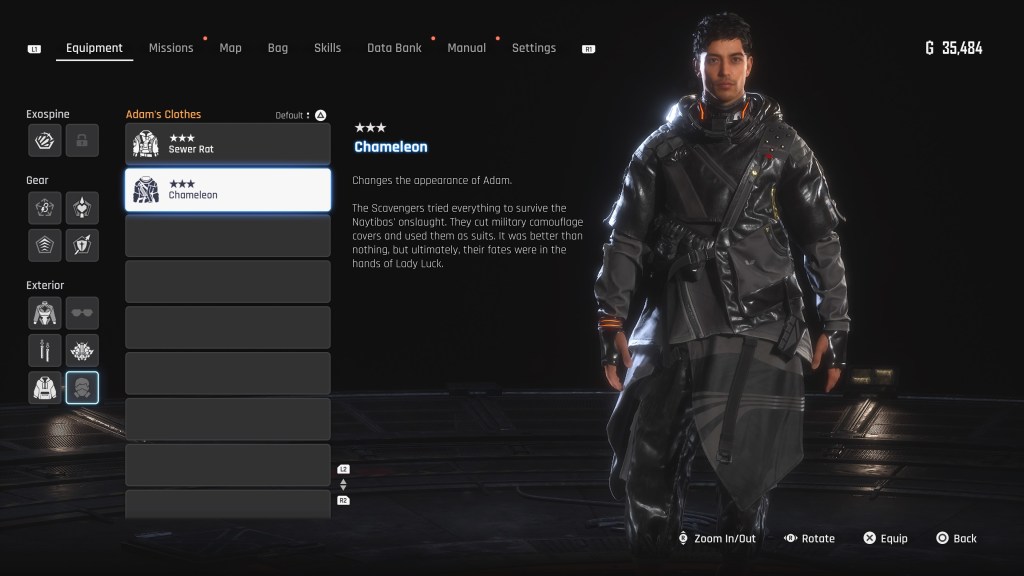This screenshot has width=1024, height=576.
Task: Switch to the Manual tab
Action: (x=466, y=48)
